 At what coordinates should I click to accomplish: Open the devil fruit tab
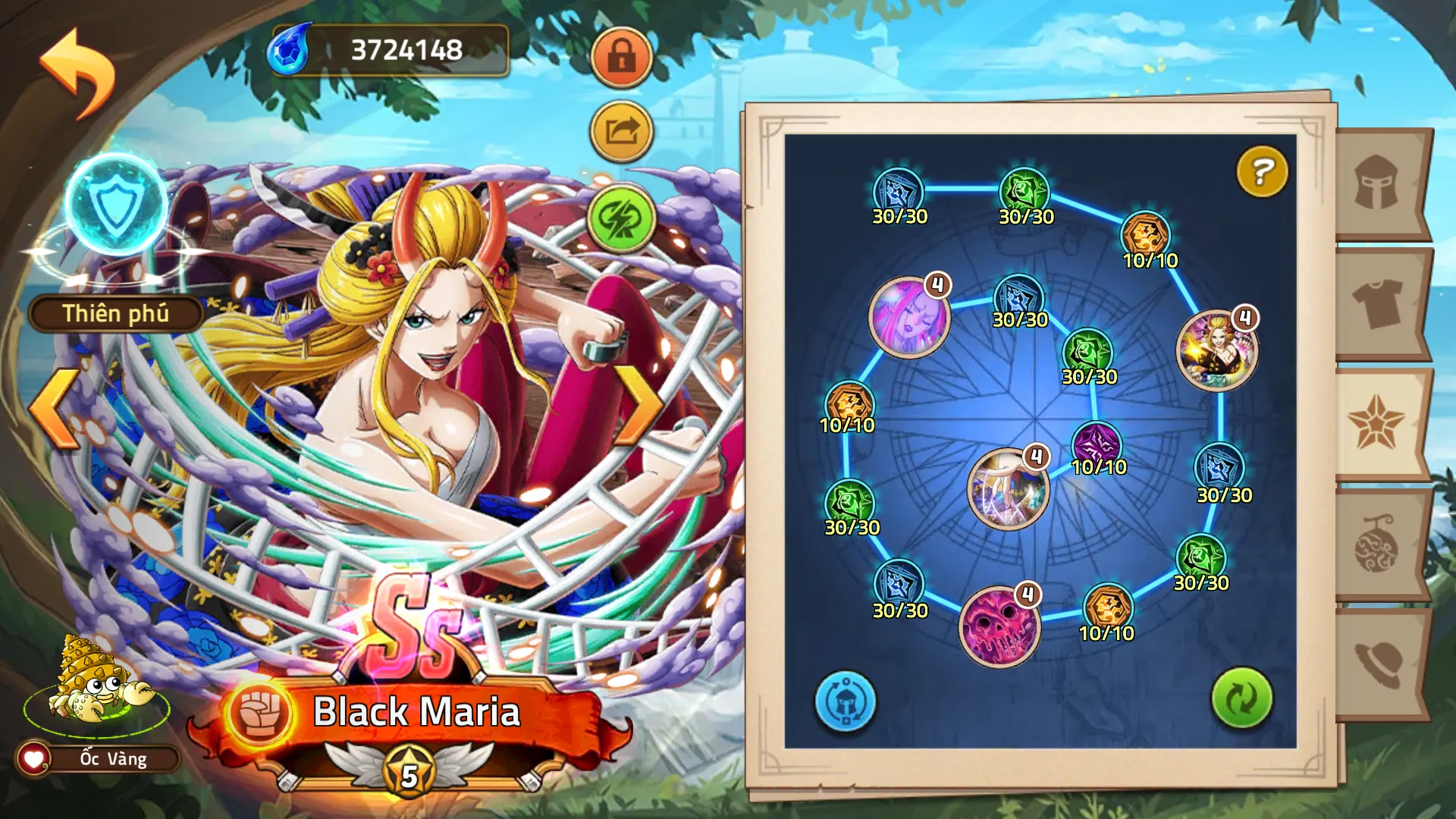pos(1377,544)
